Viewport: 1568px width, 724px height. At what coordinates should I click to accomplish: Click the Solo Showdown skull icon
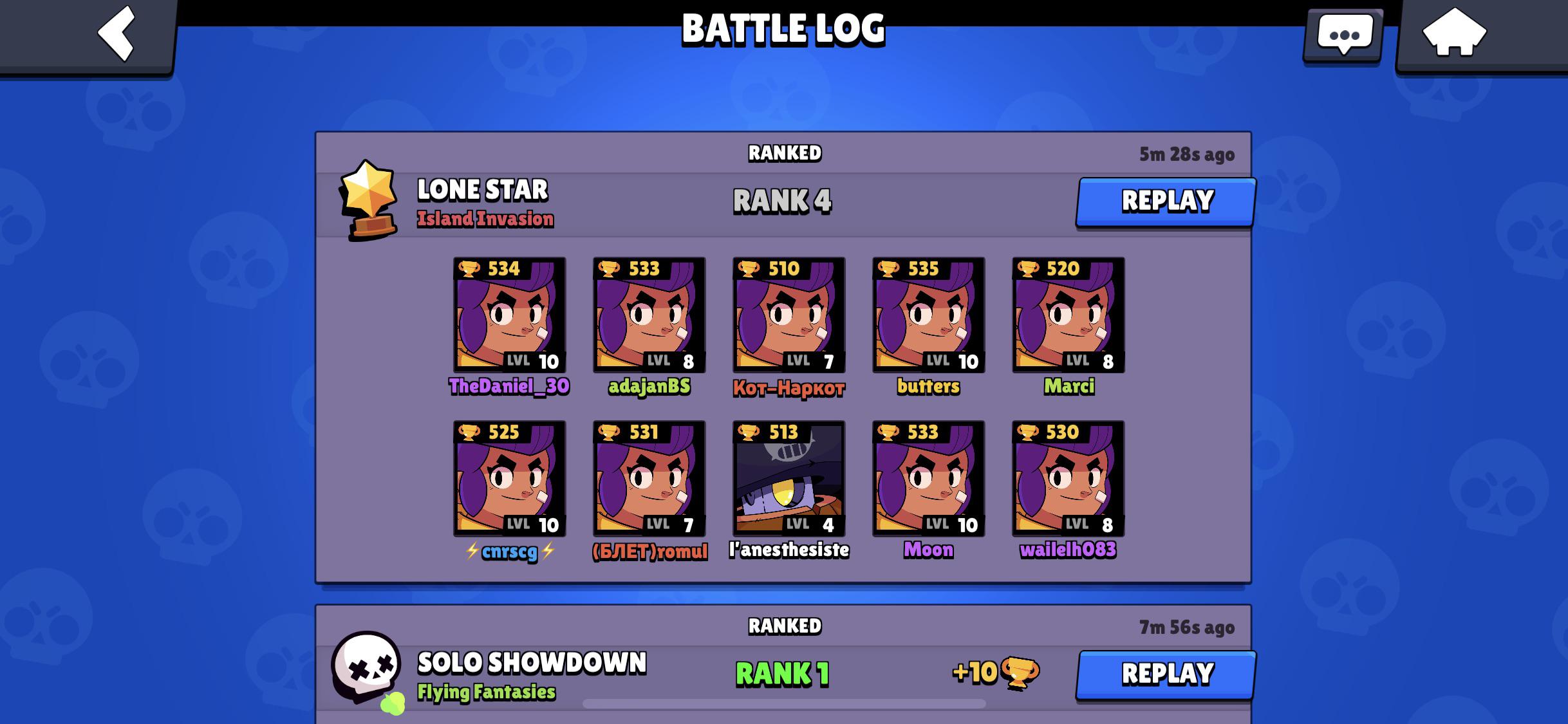(367, 667)
